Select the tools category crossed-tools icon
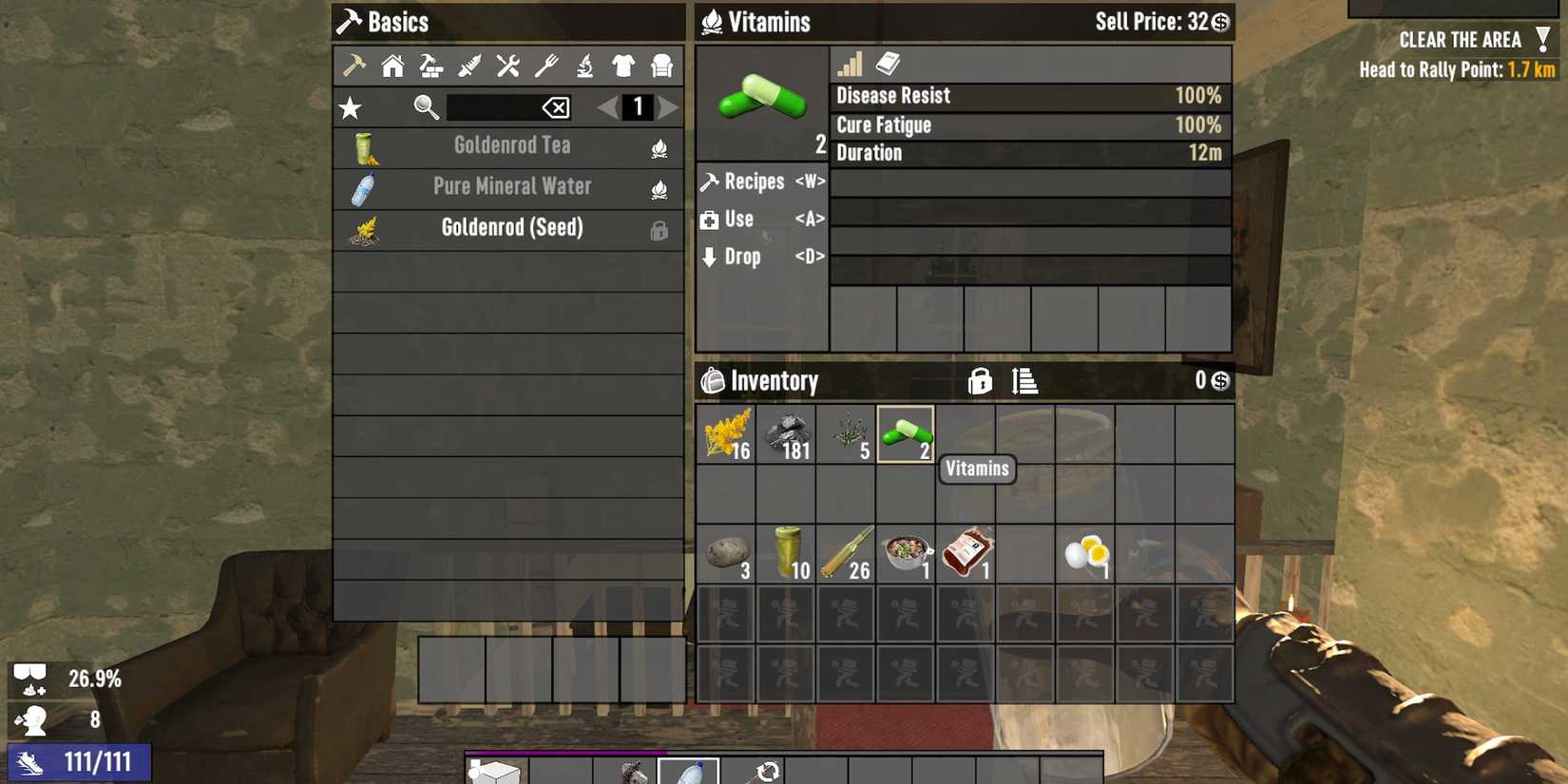The image size is (1568, 784). [507, 65]
